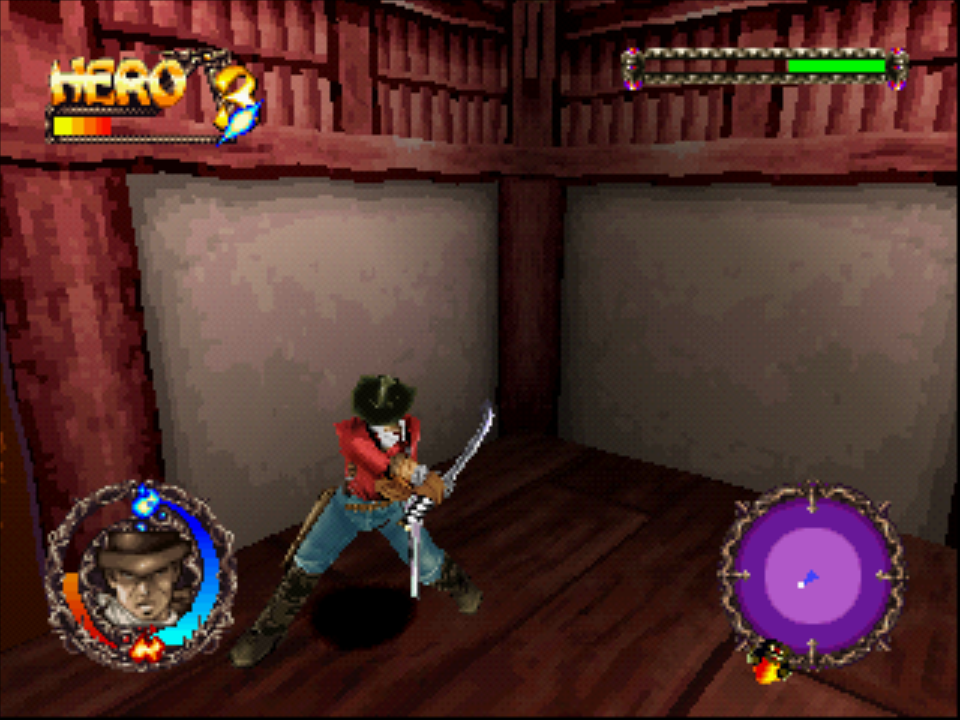Image resolution: width=960 pixels, height=720 pixels.
Task: Click the flame icon below the minimap
Action: point(769,663)
